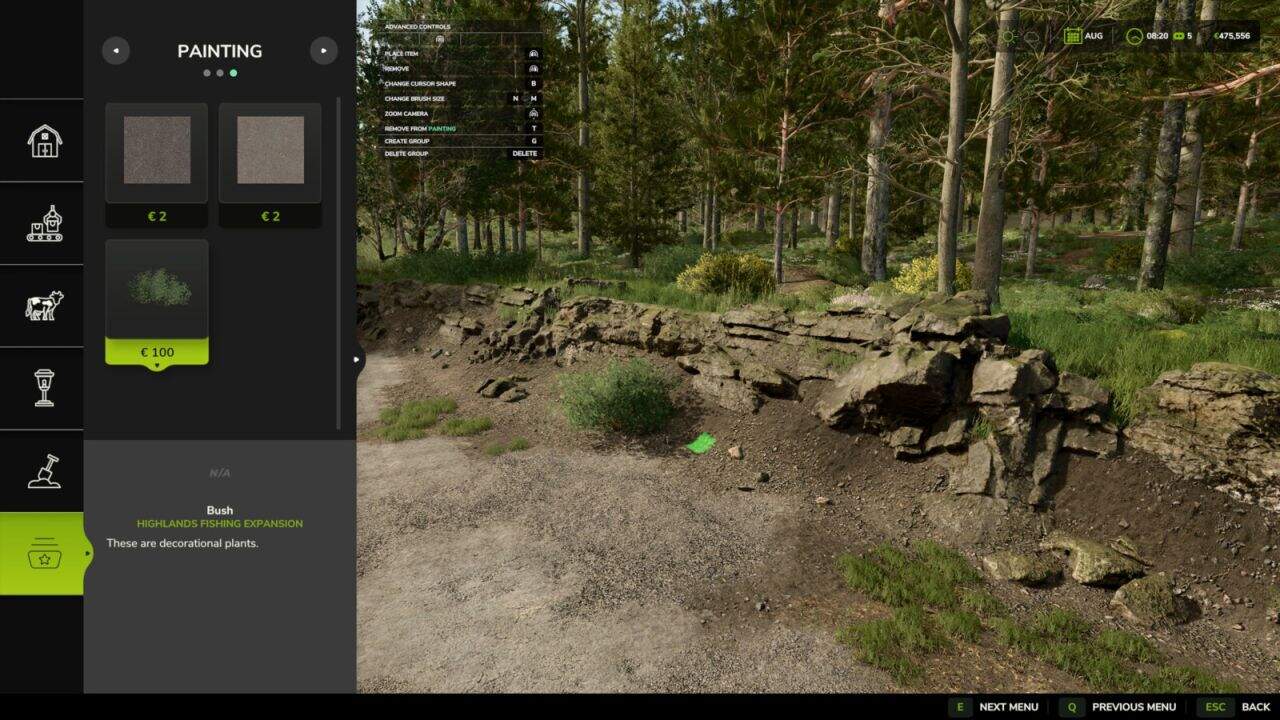Open the Decoration category lamp icon
This screenshot has width=1280, height=720.
tap(42, 388)
